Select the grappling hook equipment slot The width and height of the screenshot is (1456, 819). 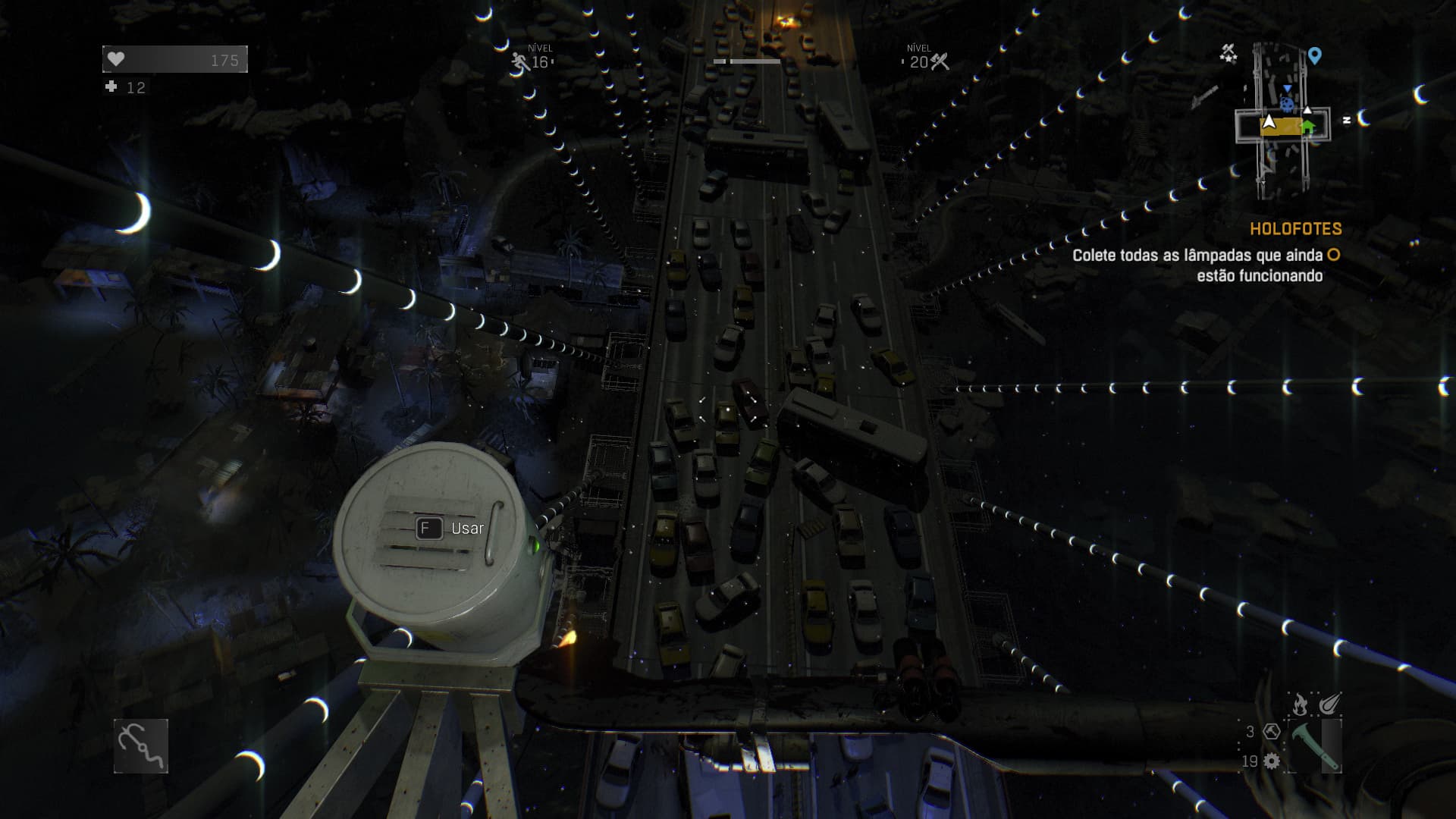[141, 746]
